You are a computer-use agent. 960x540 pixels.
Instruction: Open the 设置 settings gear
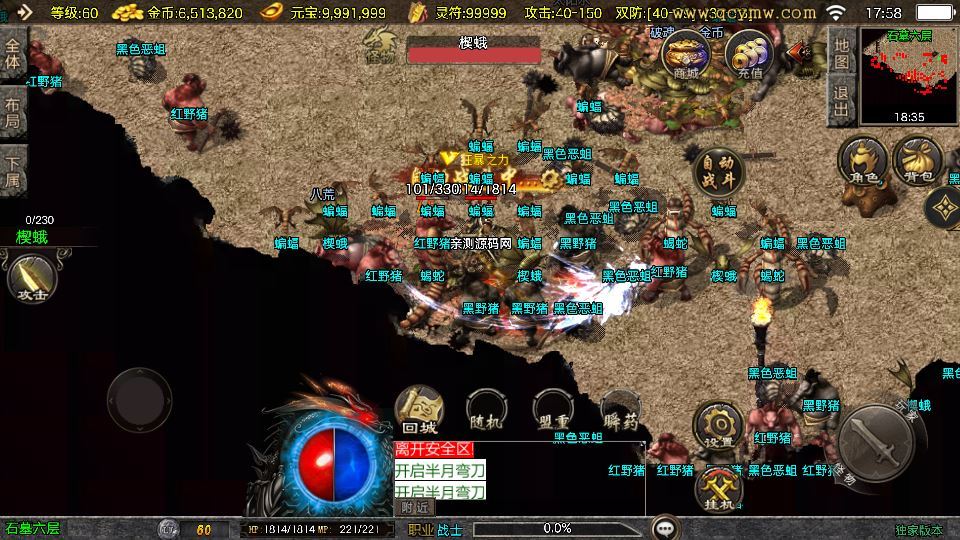pos(717,425)
